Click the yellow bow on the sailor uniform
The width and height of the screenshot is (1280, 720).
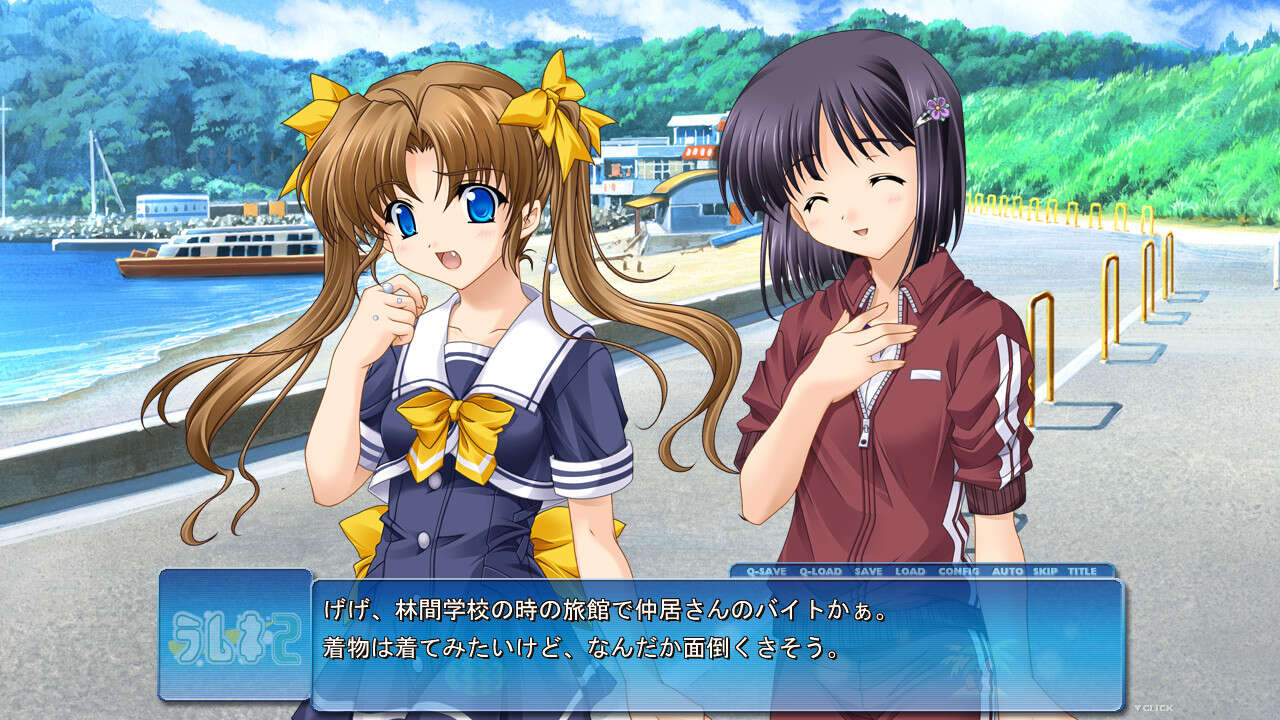(x=455, y=415)
